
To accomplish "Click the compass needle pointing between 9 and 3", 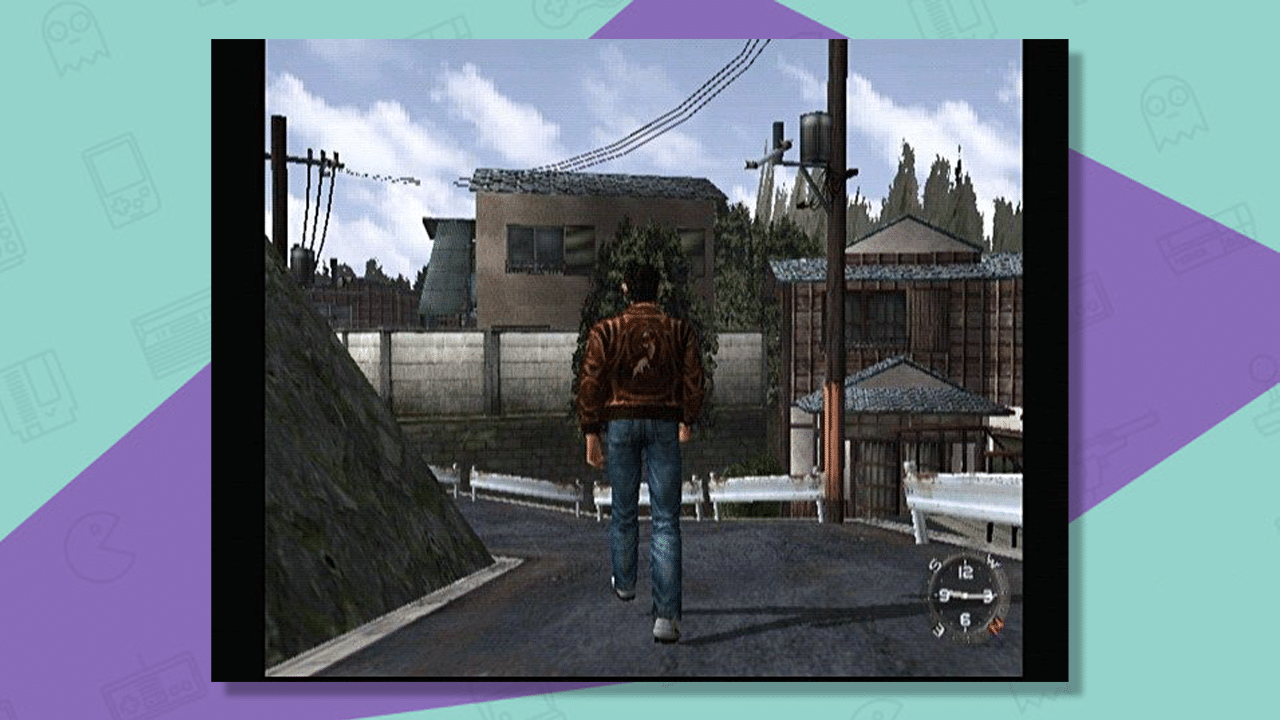I will [x=967, y=594].
